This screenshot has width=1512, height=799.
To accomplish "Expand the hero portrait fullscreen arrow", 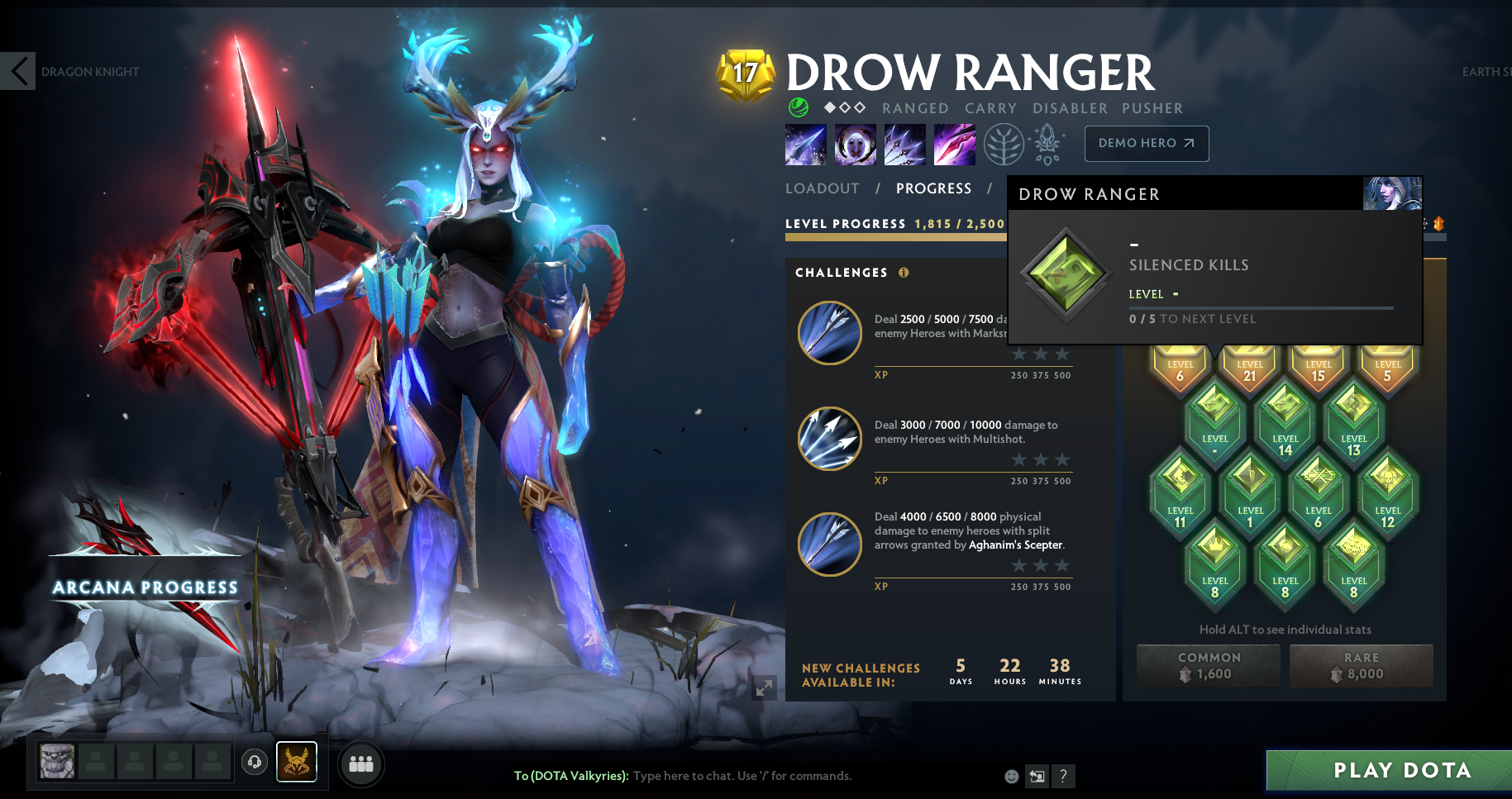I will (x=765, y=687).
